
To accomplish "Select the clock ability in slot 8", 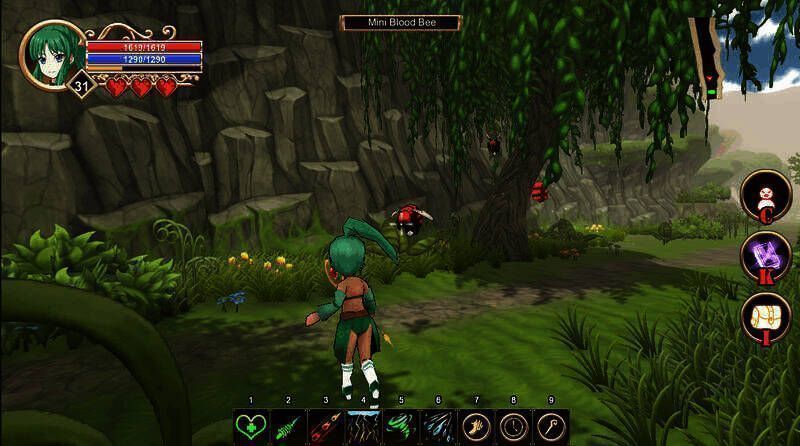I will pyautogui.click(x=513, y=425).
